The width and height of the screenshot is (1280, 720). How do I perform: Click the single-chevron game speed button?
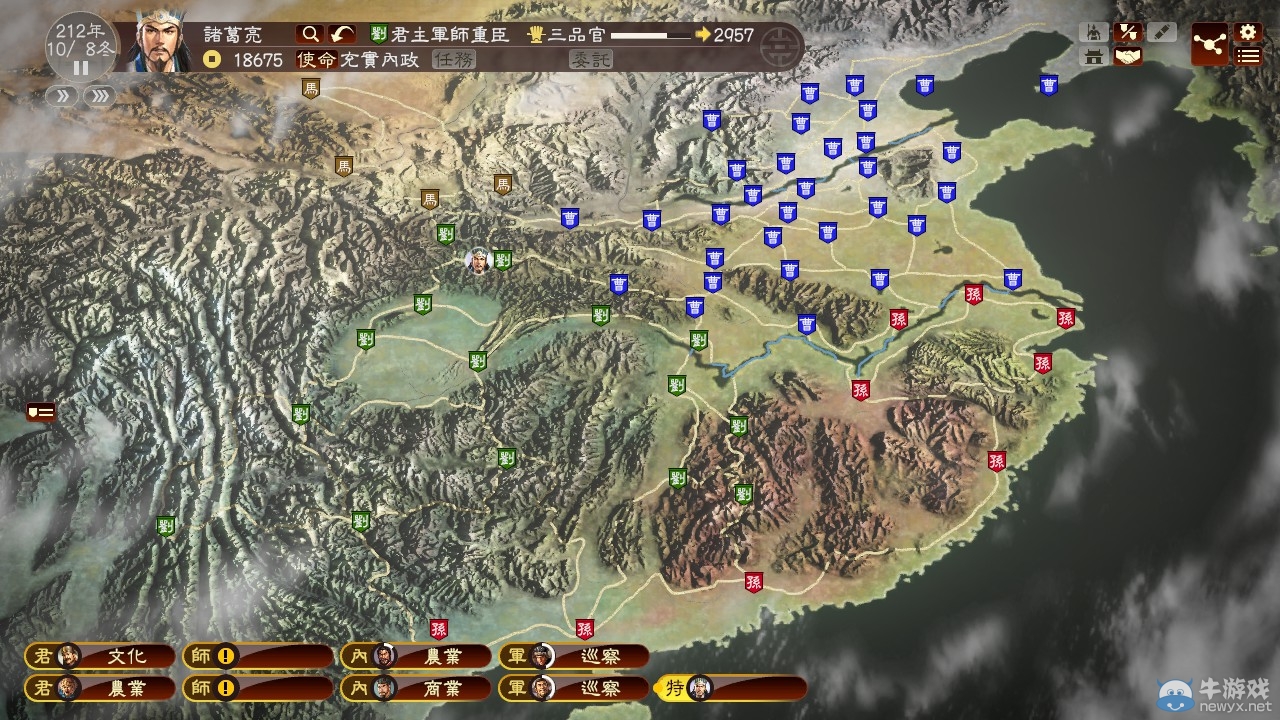[x=63, y=97]
